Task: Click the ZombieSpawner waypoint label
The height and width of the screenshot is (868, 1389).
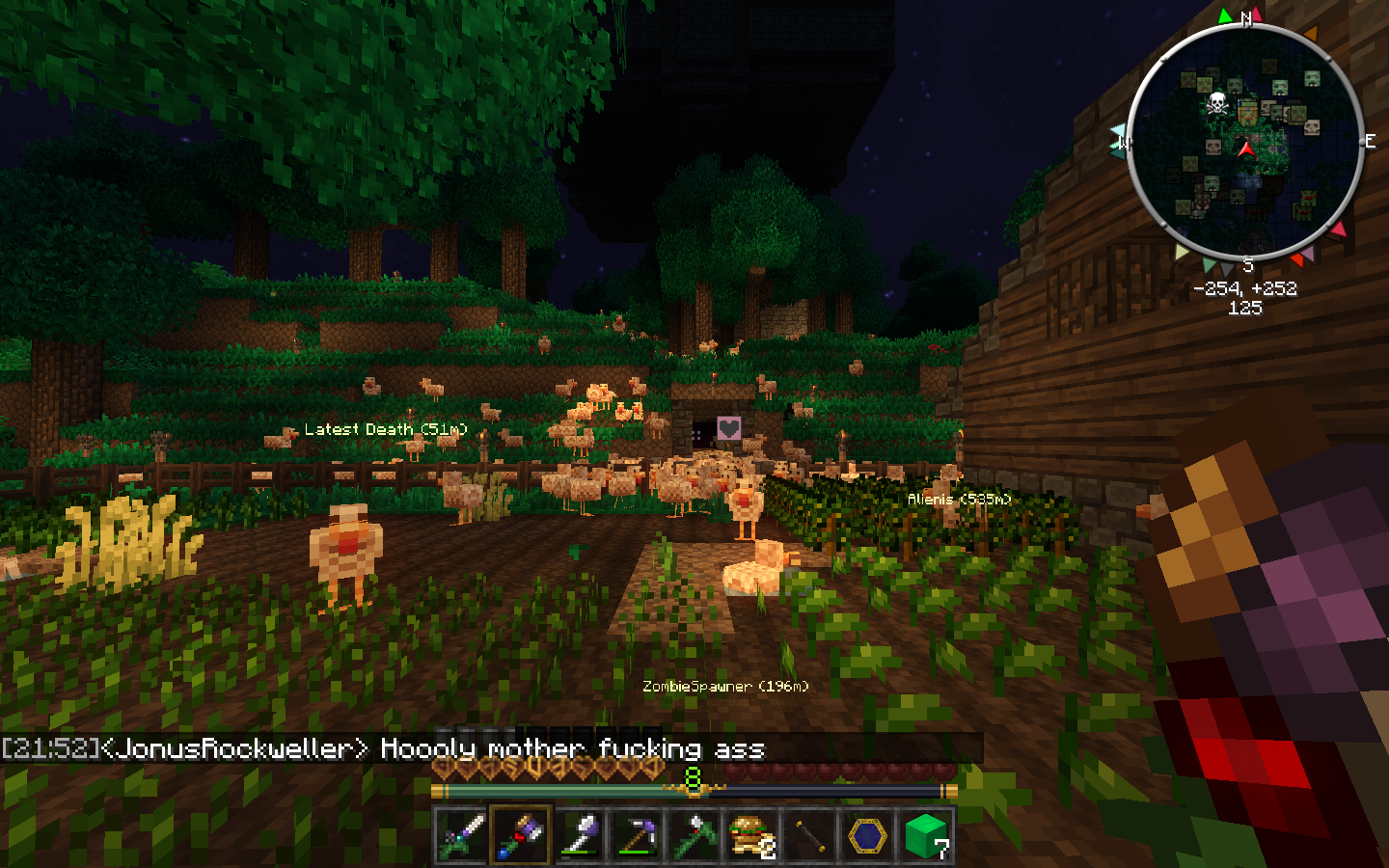Action: pyautogui.click(x=725, y=687)
